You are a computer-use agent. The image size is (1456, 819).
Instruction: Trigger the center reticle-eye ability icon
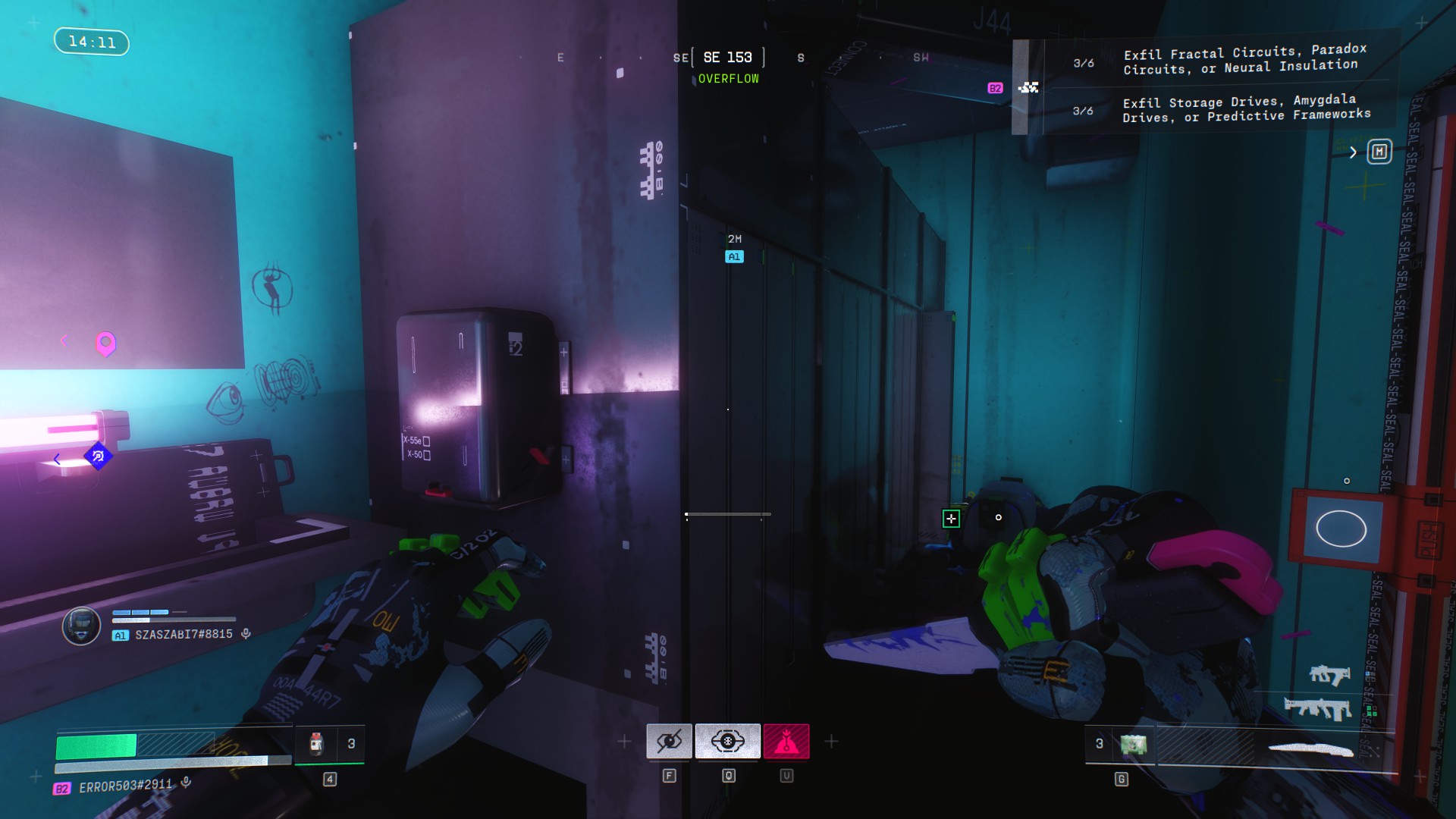click(727, 742)
